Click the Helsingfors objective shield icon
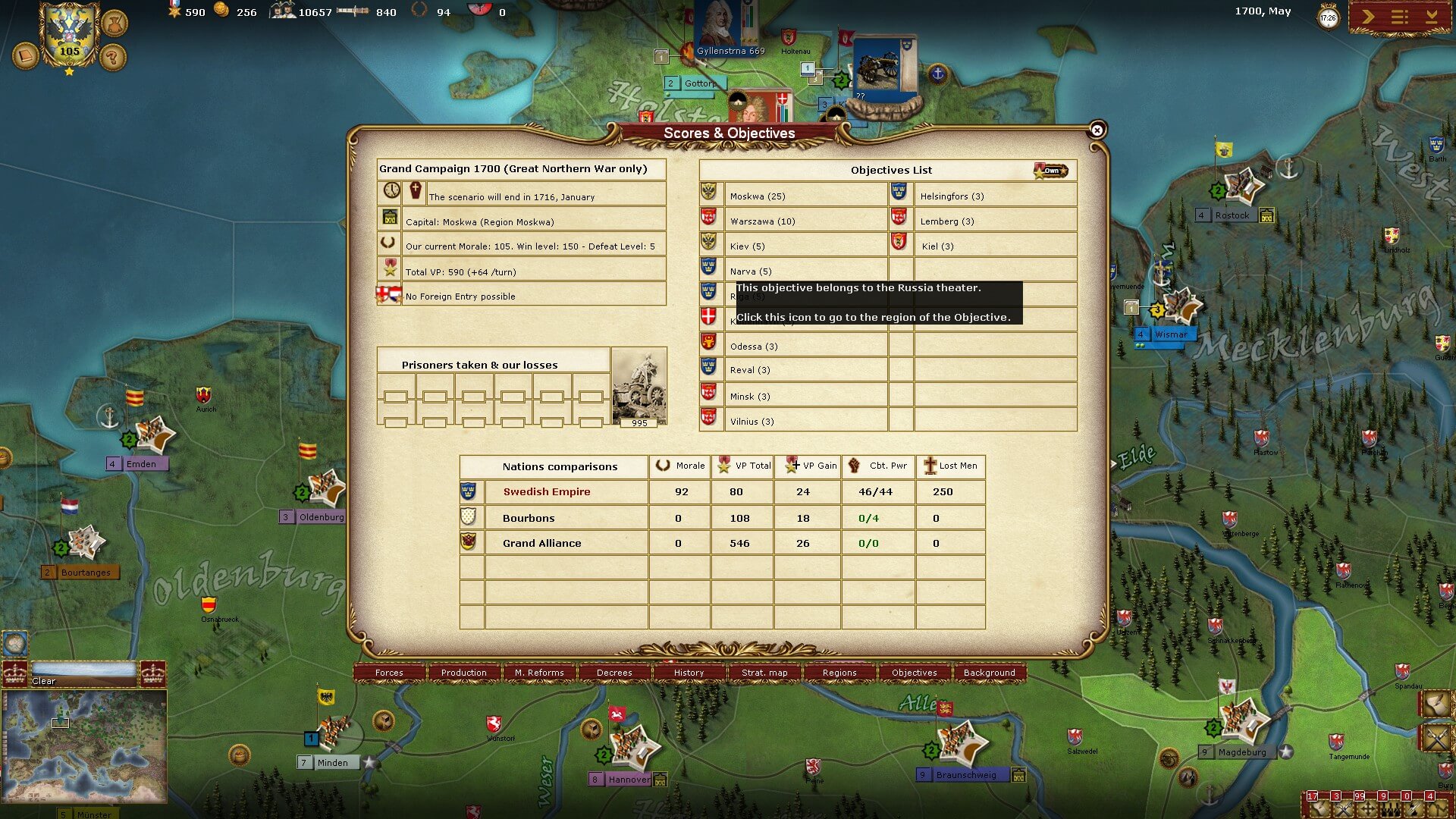This screenshot has width=1456, height=819. 899,193
